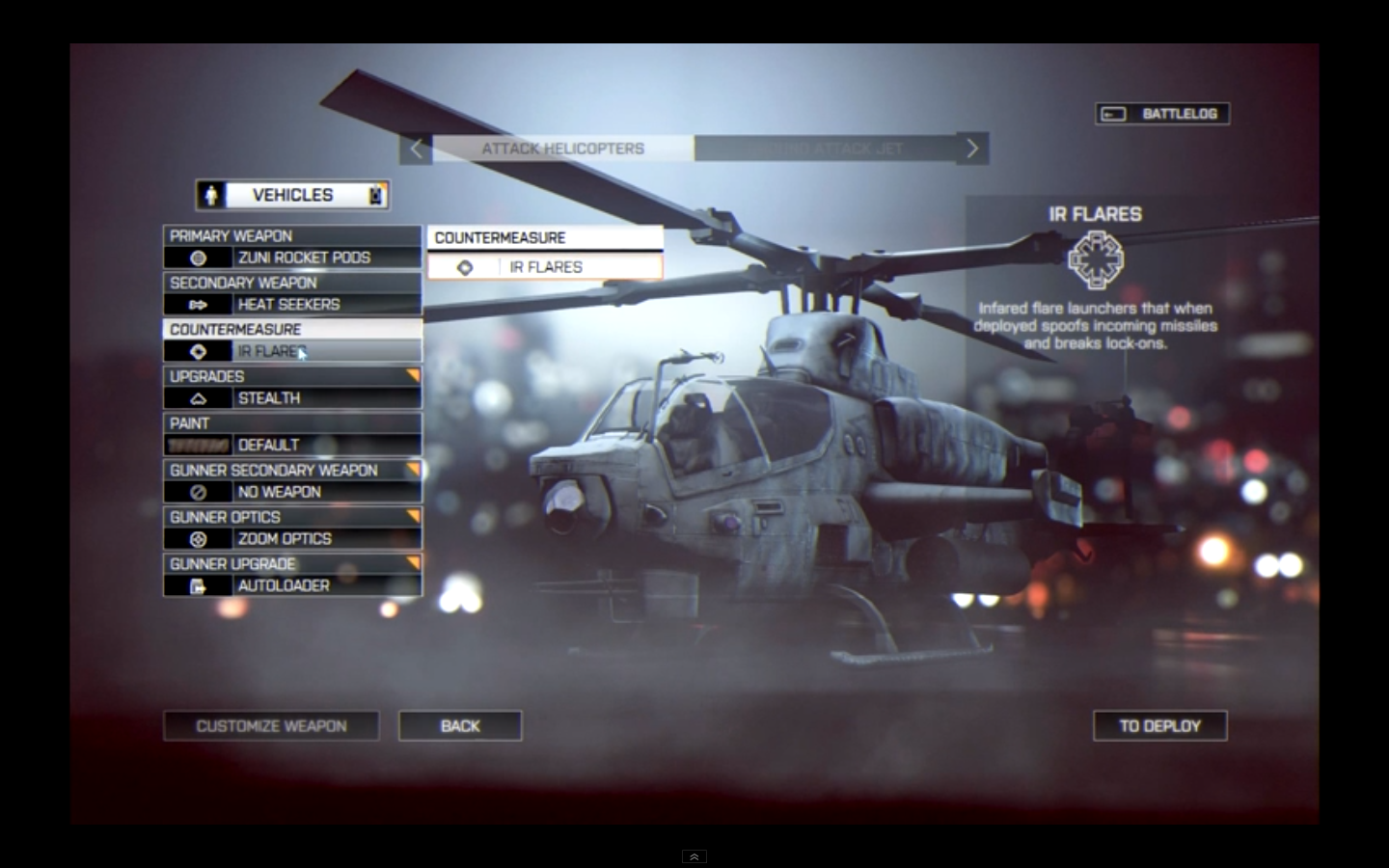Image resolution: width=1389 pixels, height=868 pixels.
Task: Click the Default paint camo swatch
Action: point(199,445)
